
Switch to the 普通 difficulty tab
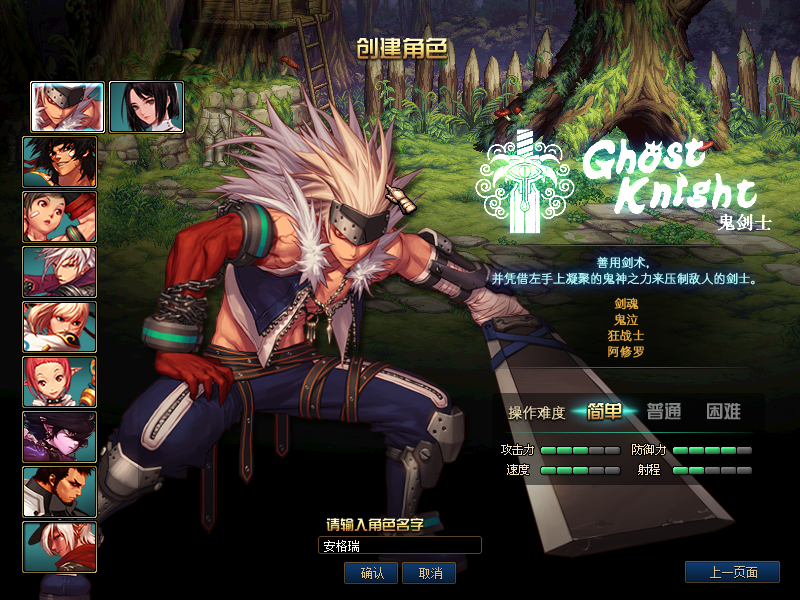tap(664, 411)
